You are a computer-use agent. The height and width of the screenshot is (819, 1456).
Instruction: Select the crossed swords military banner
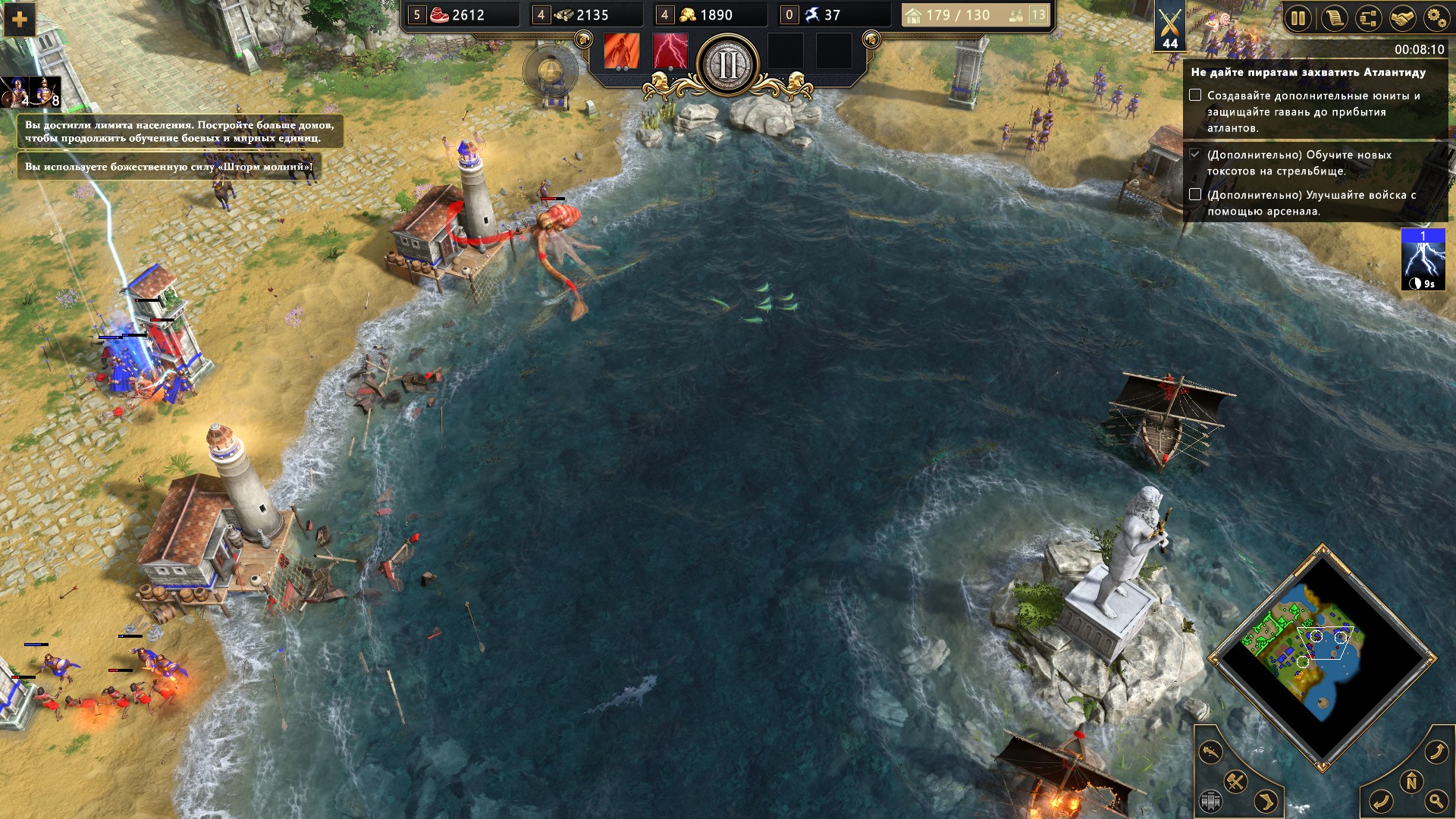coord(1170,27)
